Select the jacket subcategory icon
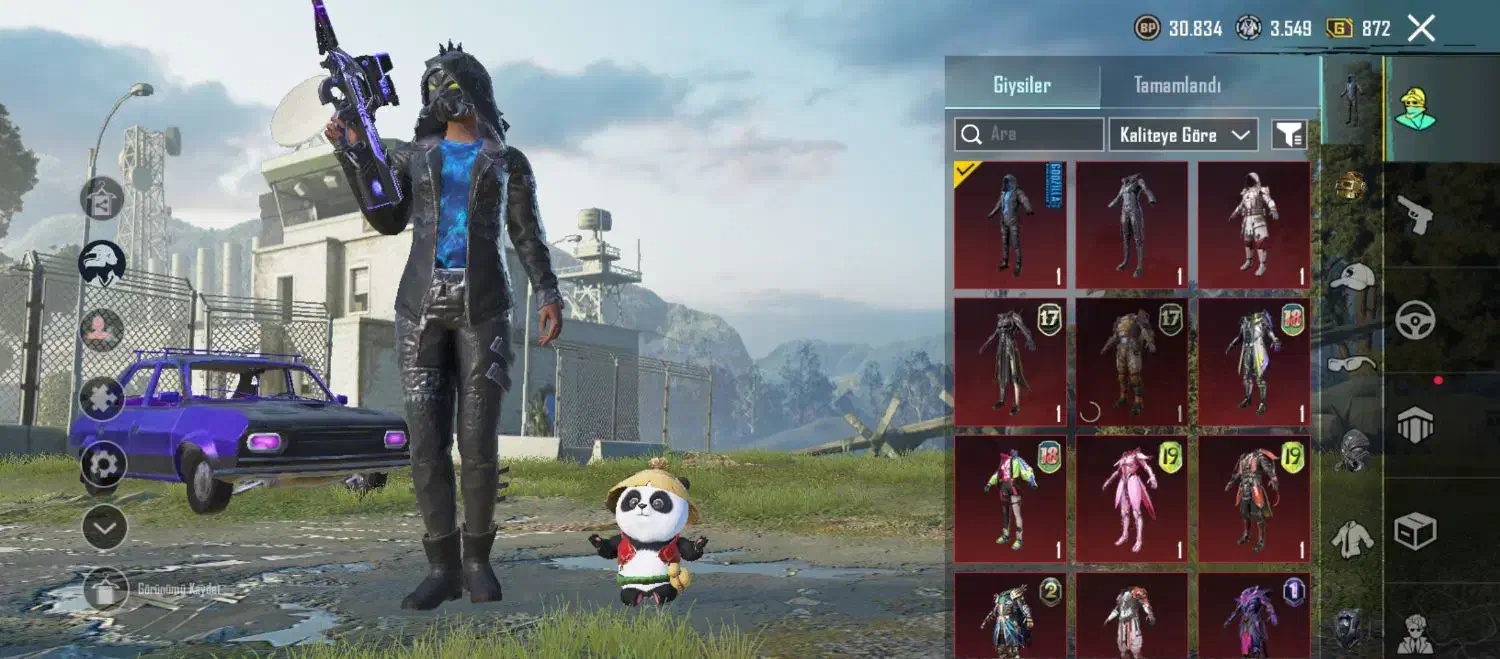Image resolution: width=1500 pixels, height=659 pixels. (x=1351, y=540)
